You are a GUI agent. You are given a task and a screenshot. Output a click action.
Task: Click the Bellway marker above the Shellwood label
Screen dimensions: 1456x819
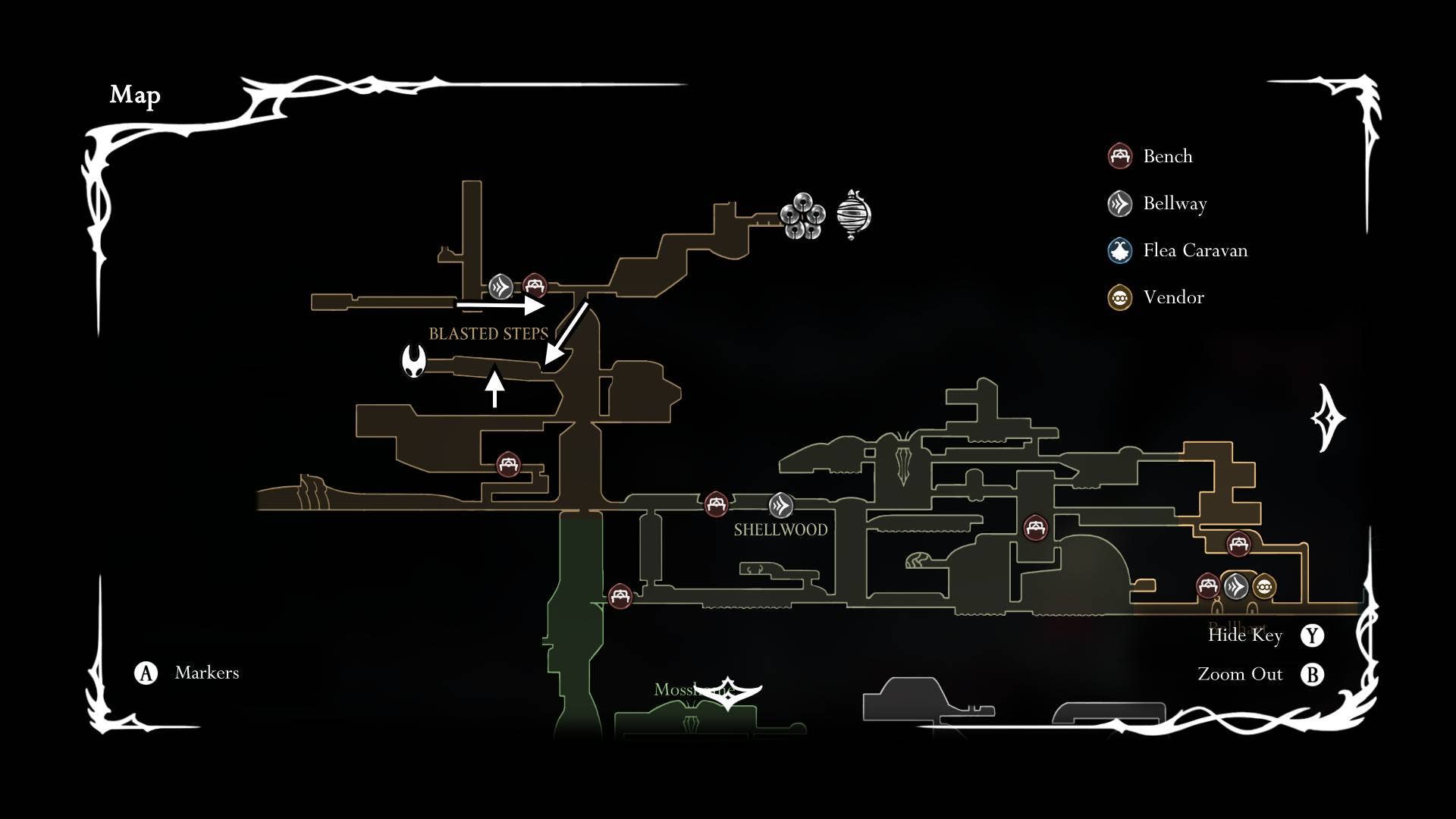780,504
